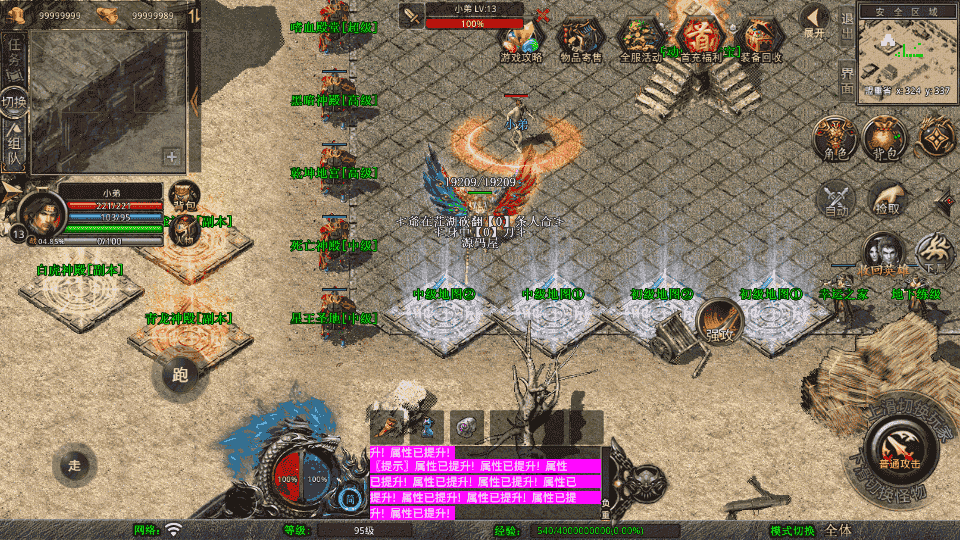Viewport: 960px width, 540px height.
Task: Tap the 跑 run button
Action: 180,374
